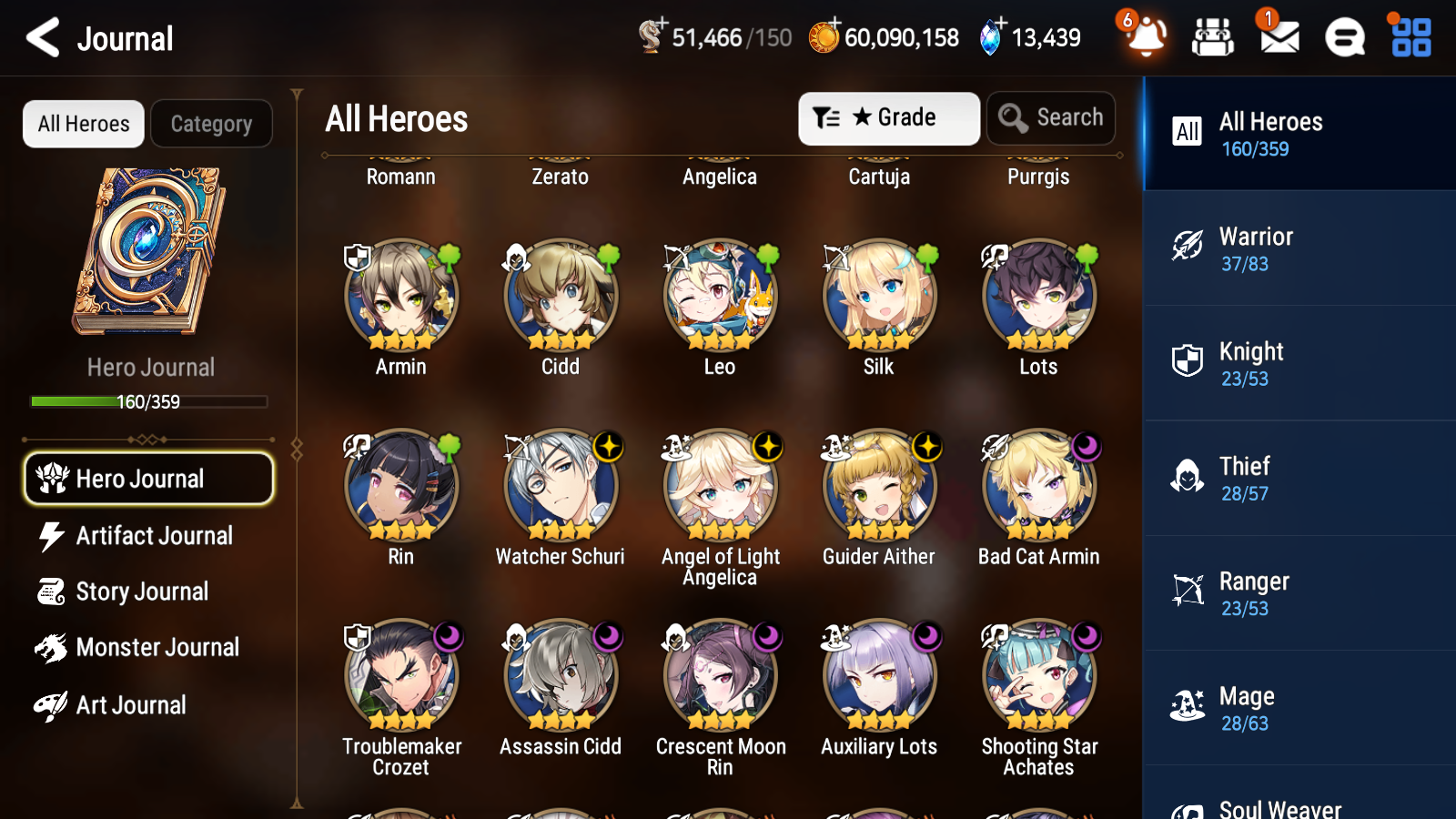Open the hero Search

(1051, 117)
